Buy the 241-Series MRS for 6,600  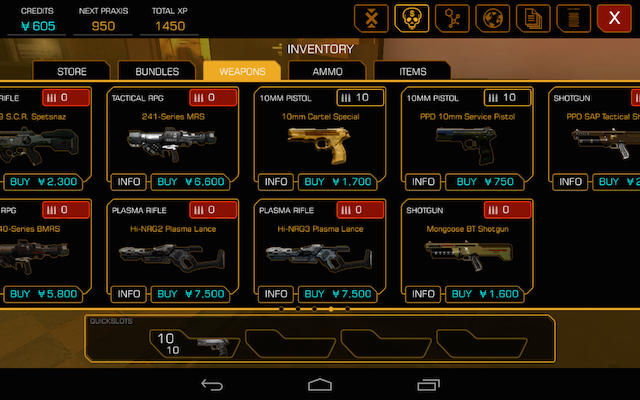click(x=195, y=182)
